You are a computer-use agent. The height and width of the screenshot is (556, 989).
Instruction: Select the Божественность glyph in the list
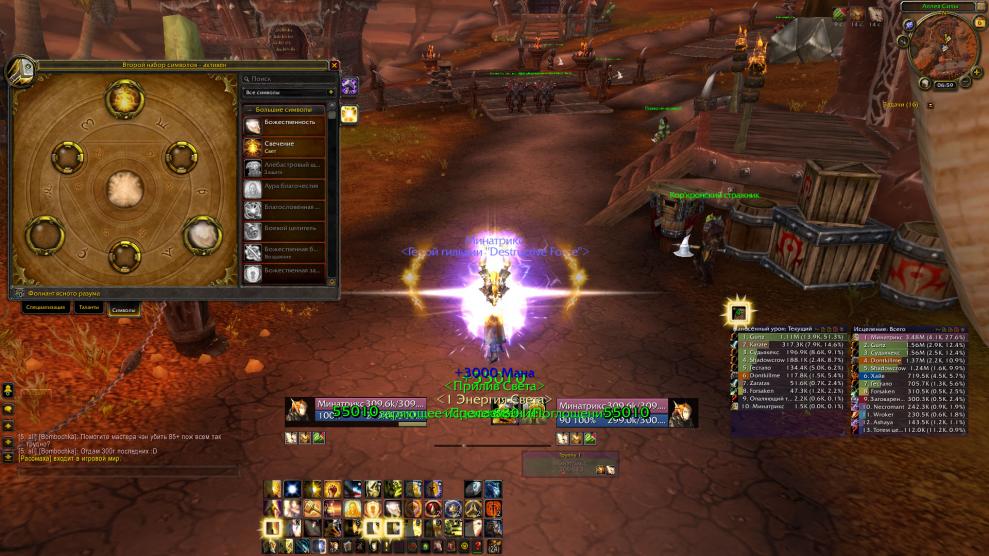[290, 124]
